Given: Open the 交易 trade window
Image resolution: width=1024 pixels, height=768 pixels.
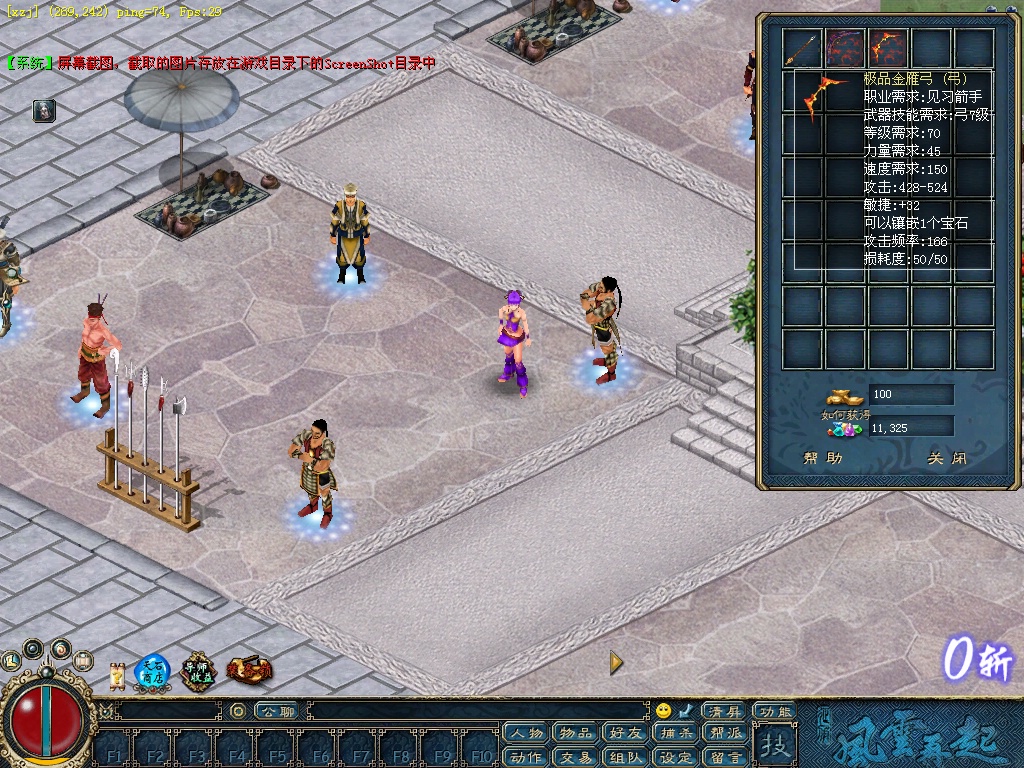Looking at the screenshot, I should tap(576, 757).
